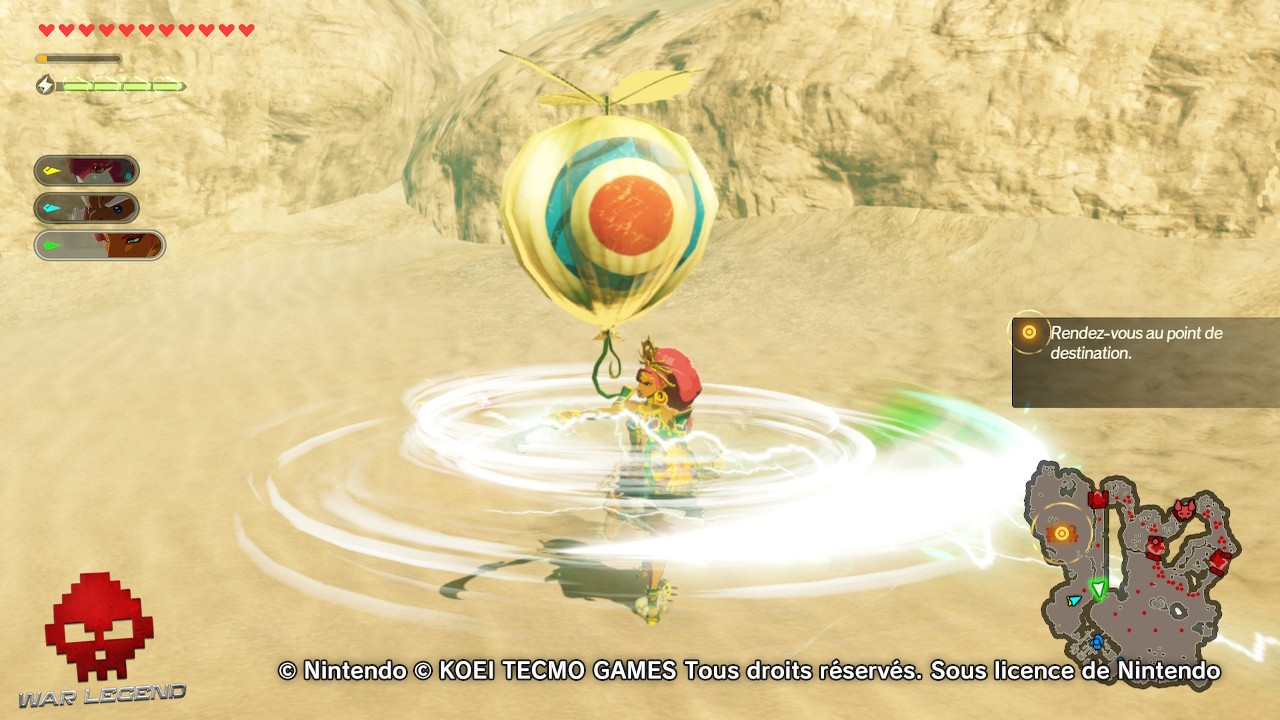Select the cyan ally arrow on the minimap

[x=1073, y=600]
